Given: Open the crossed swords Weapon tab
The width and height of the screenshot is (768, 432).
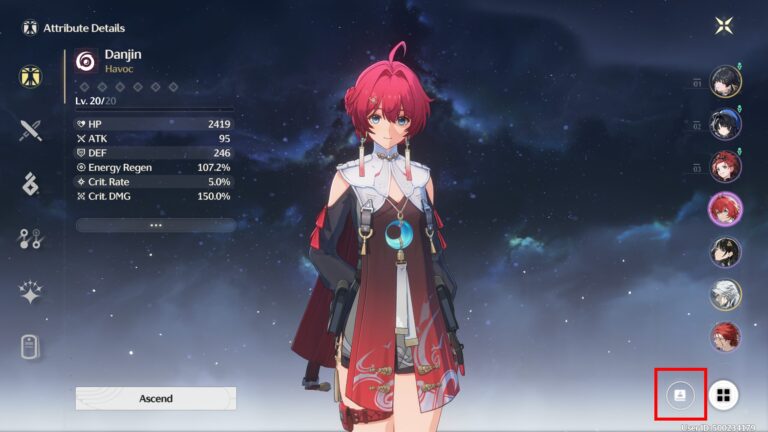Looking at the screenshot, I should click(30, 129).
